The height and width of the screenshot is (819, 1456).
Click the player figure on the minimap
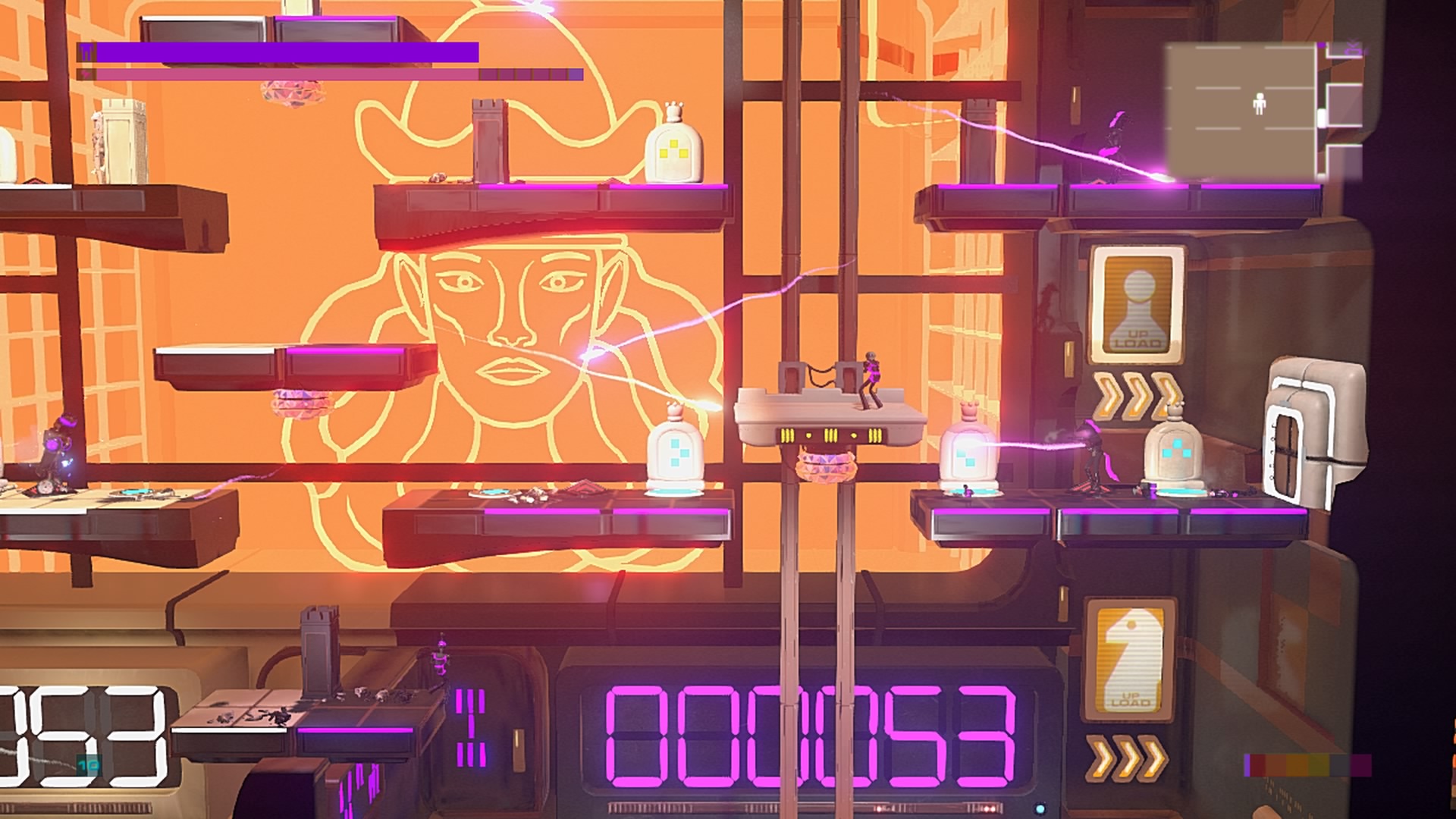pos(1260,102)
